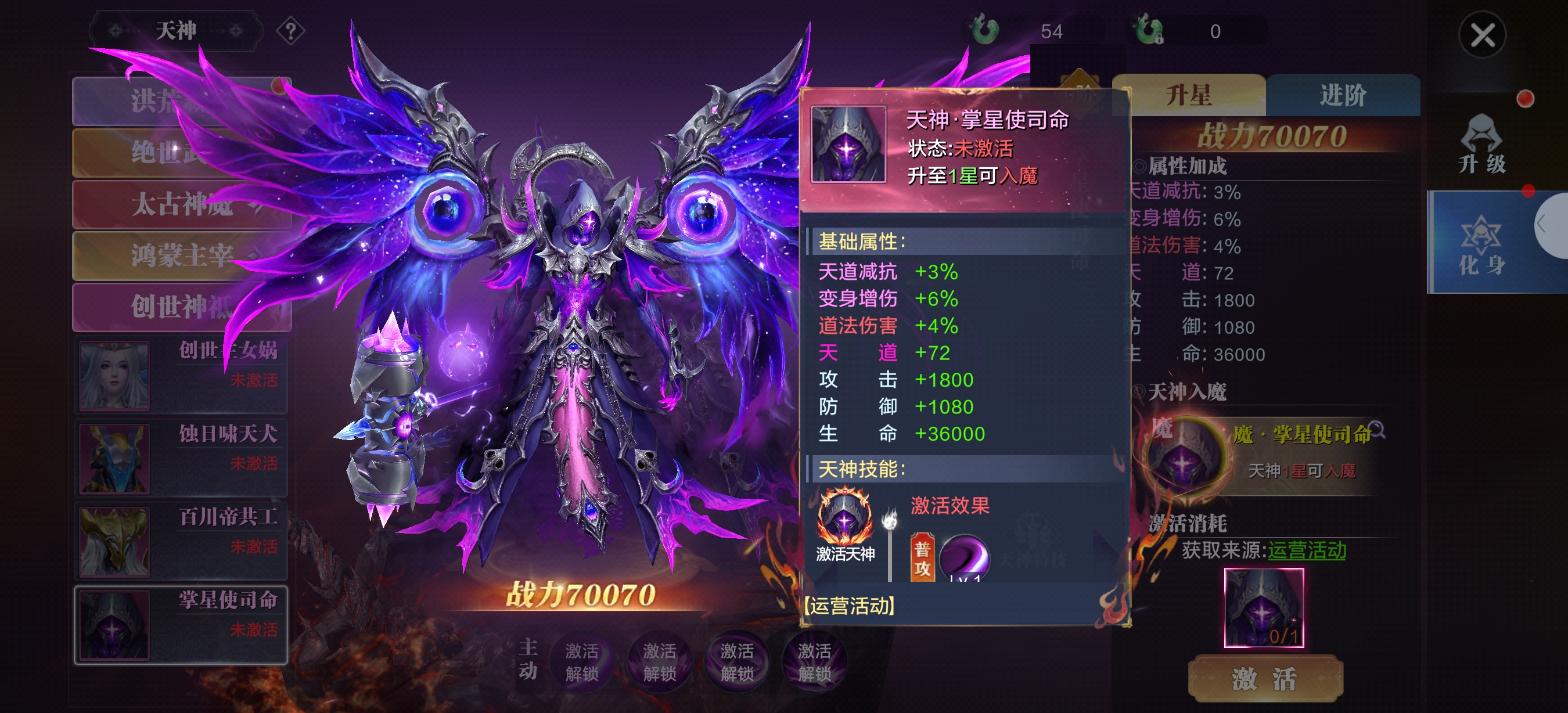Screen dimensions: 1568x713
Task: Open the 升级 side tab
Action: point(1482,146)
